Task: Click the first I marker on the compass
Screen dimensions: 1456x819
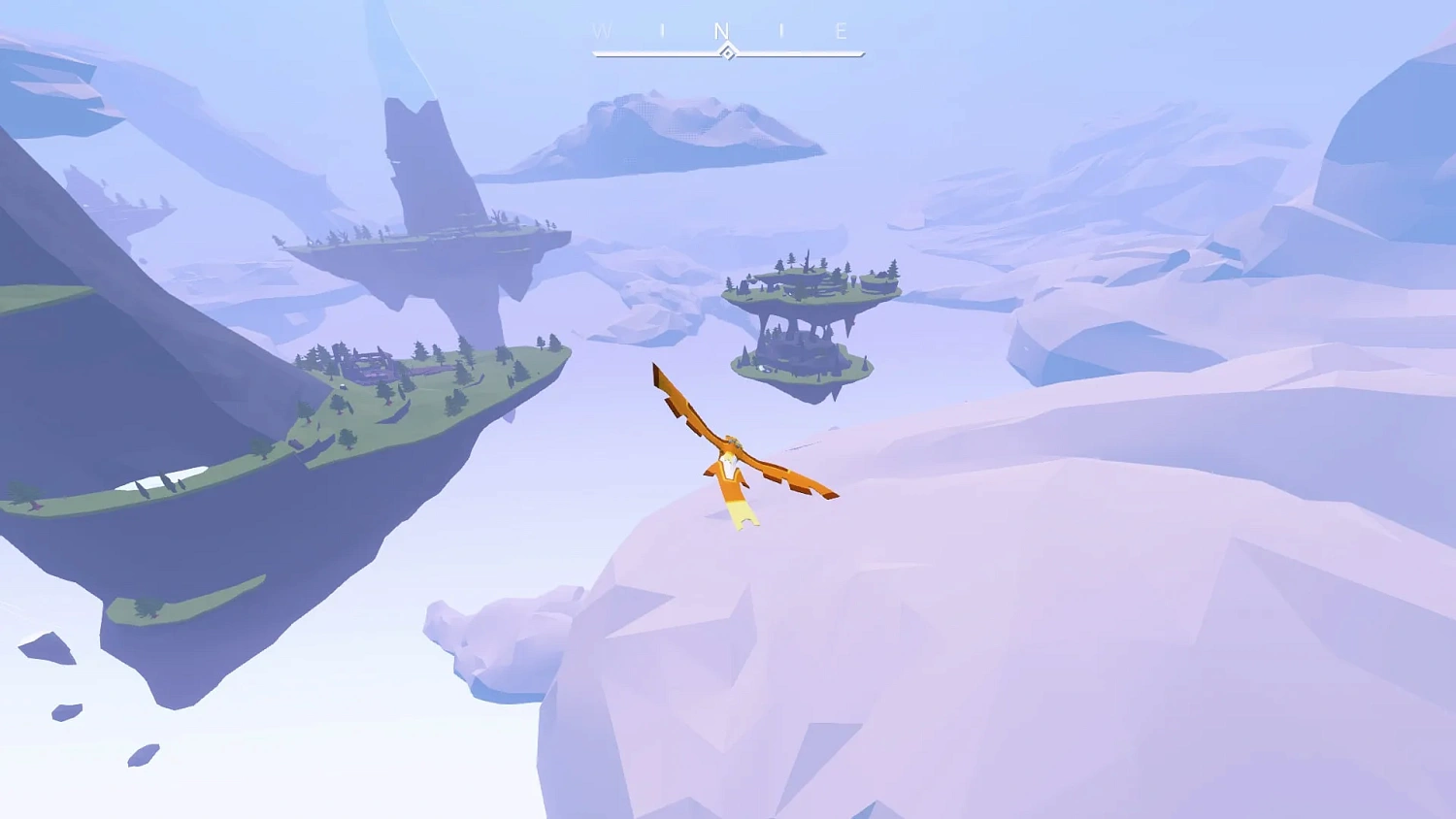Action: tap(663, 29)
